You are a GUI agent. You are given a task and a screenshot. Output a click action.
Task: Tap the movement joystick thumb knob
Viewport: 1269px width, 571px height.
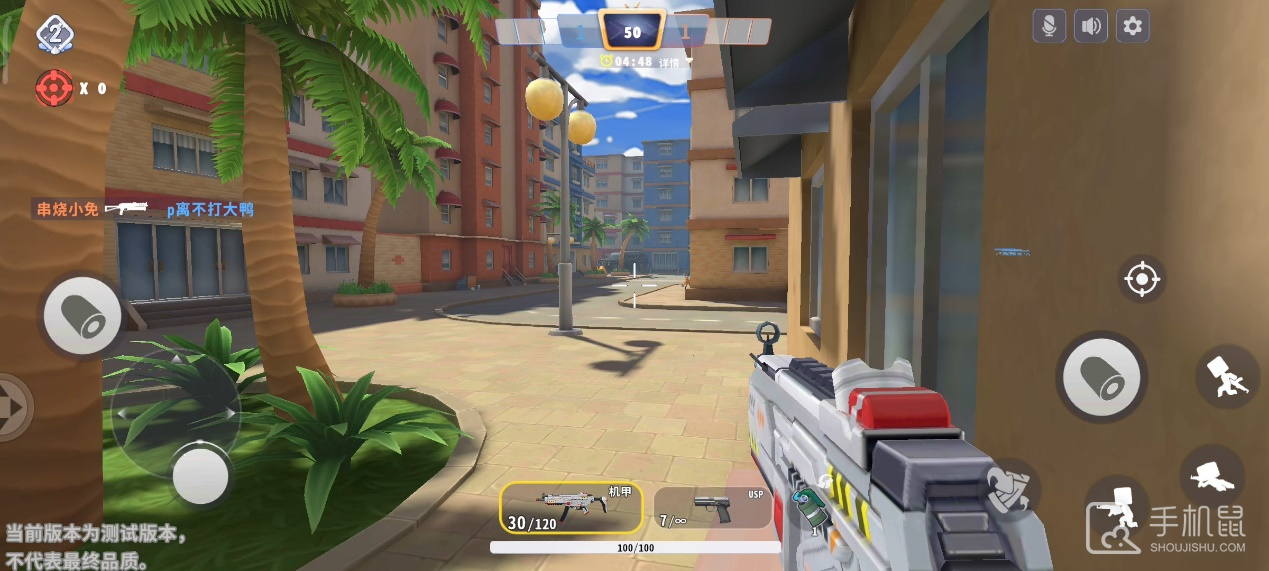tap(201, 475)
